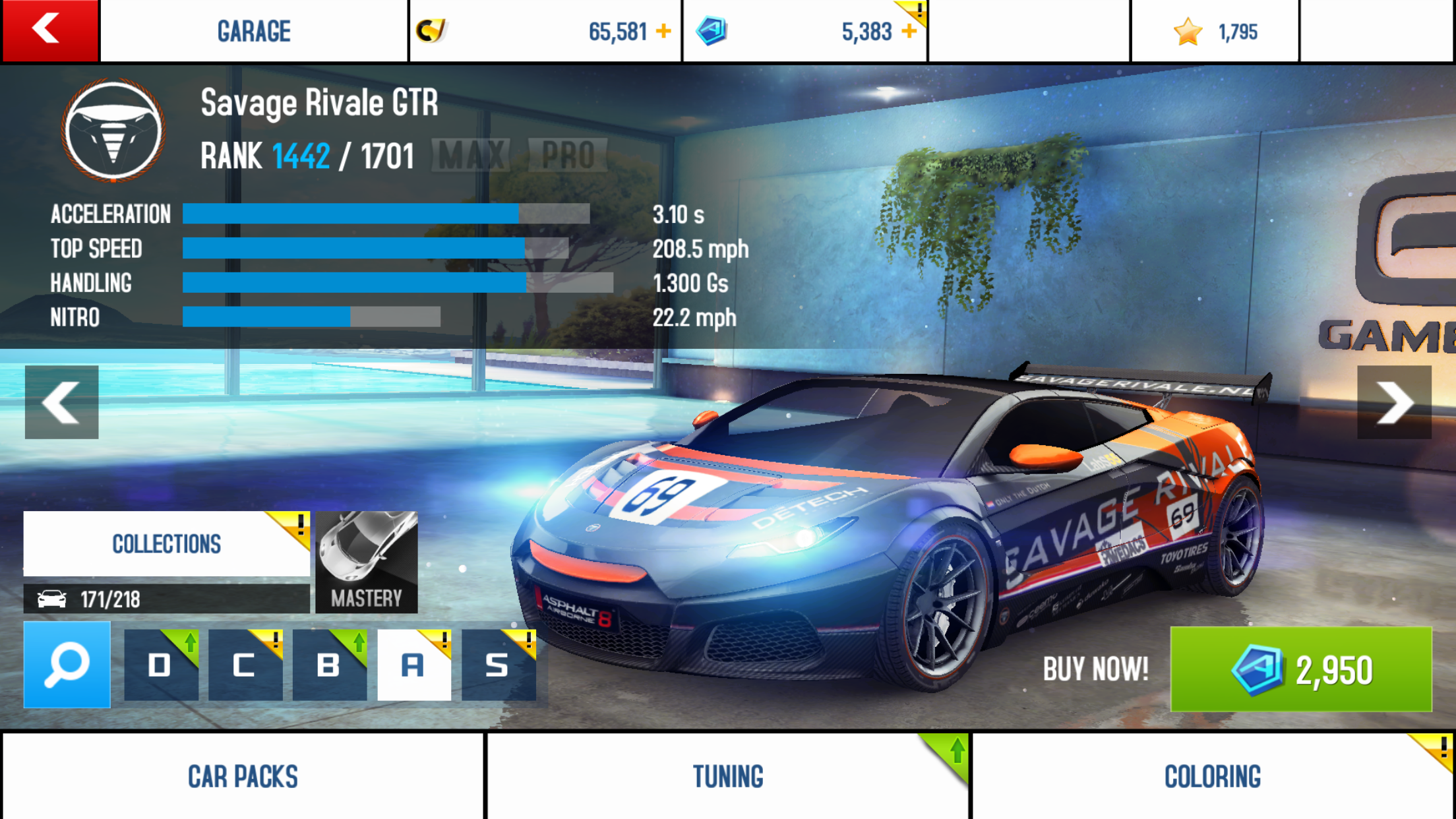This screenshot has width=1456, height=819.
Task: Open the Tuning menu
Action: (x=728, y=776)
